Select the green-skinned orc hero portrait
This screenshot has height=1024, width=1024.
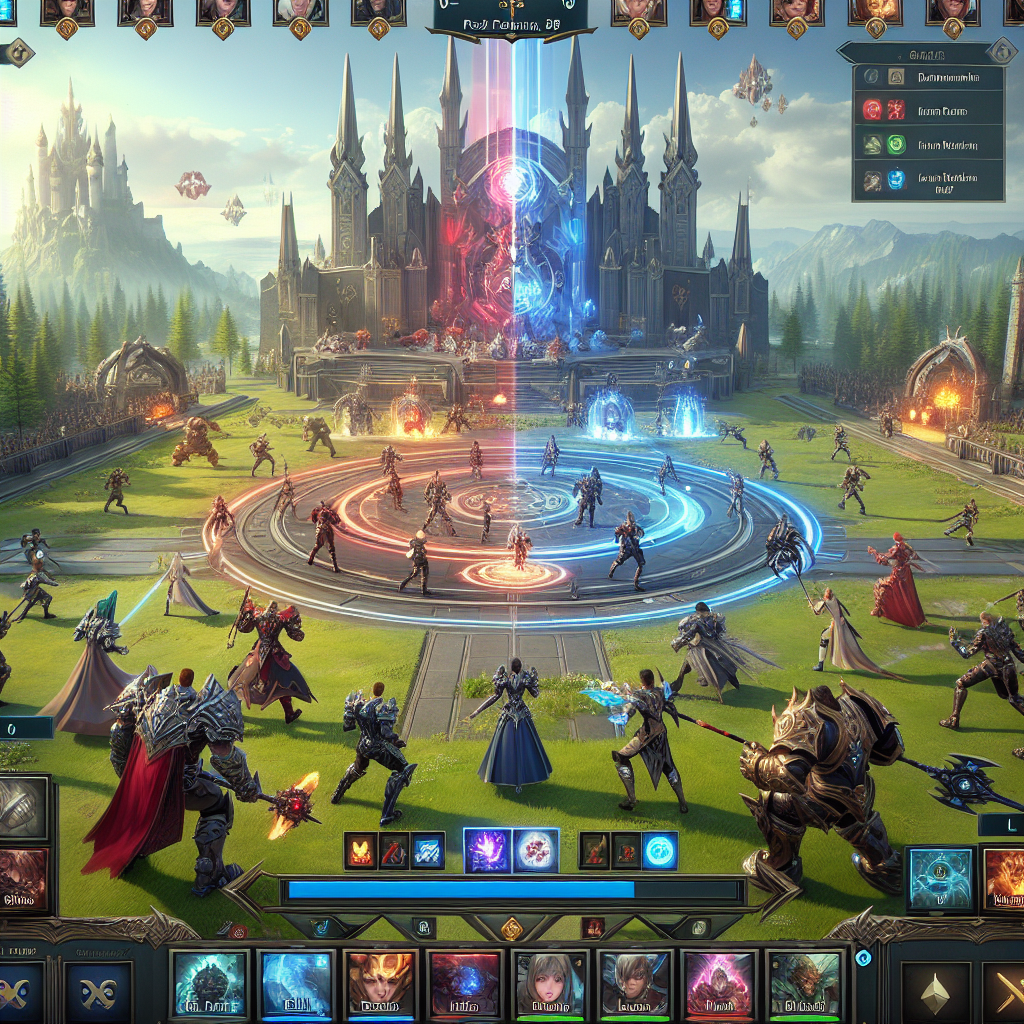tap(804, 985)
